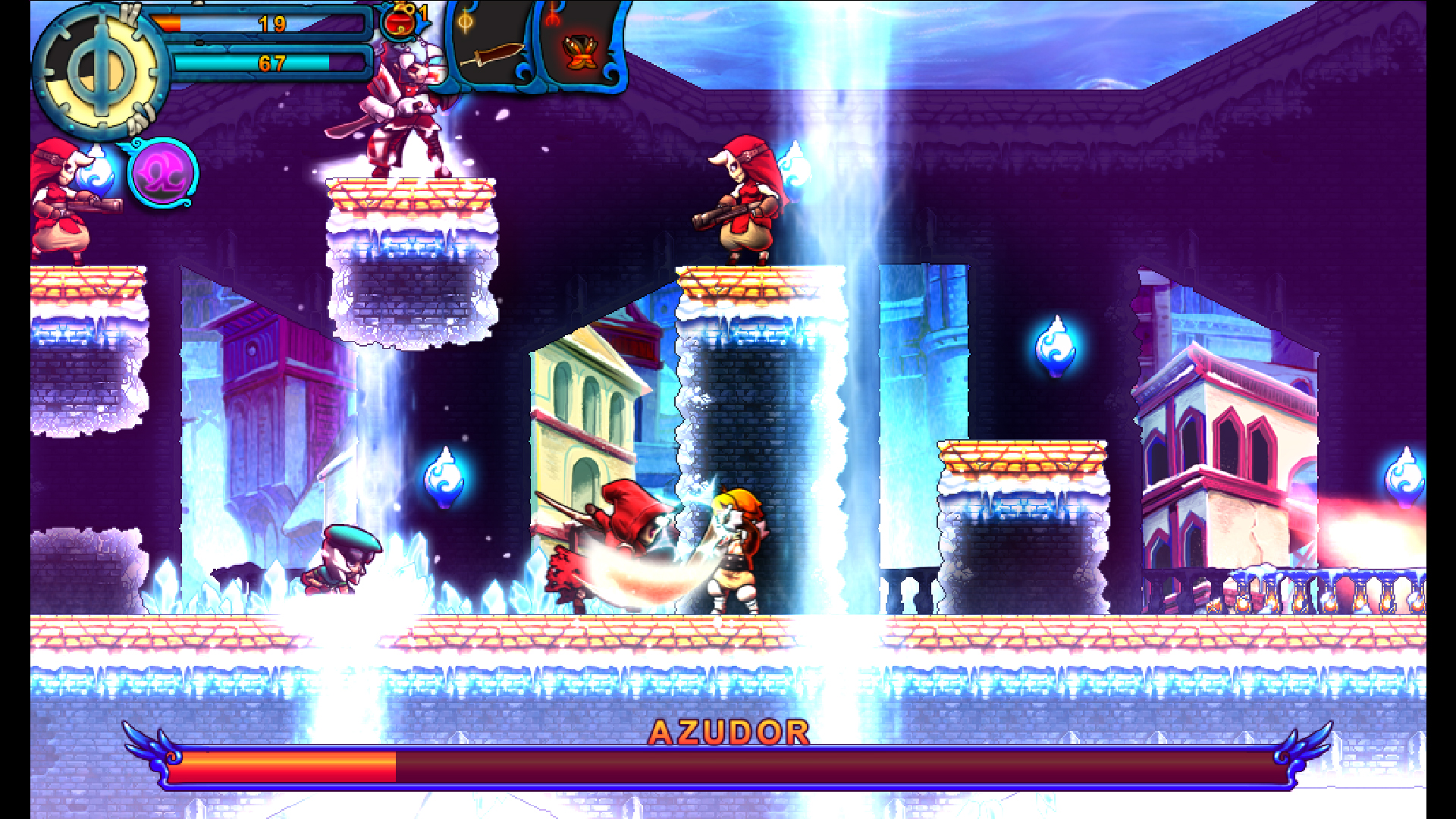
Task: Select the golden lantern symbol above the sword
Action: point(466,23)
